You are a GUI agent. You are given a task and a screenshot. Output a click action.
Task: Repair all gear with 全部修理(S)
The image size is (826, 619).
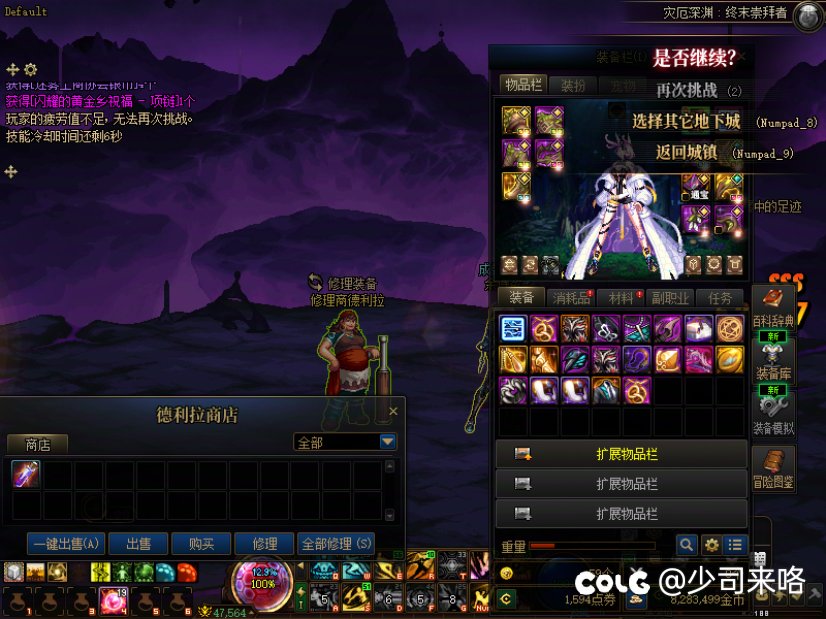[336, 544]
